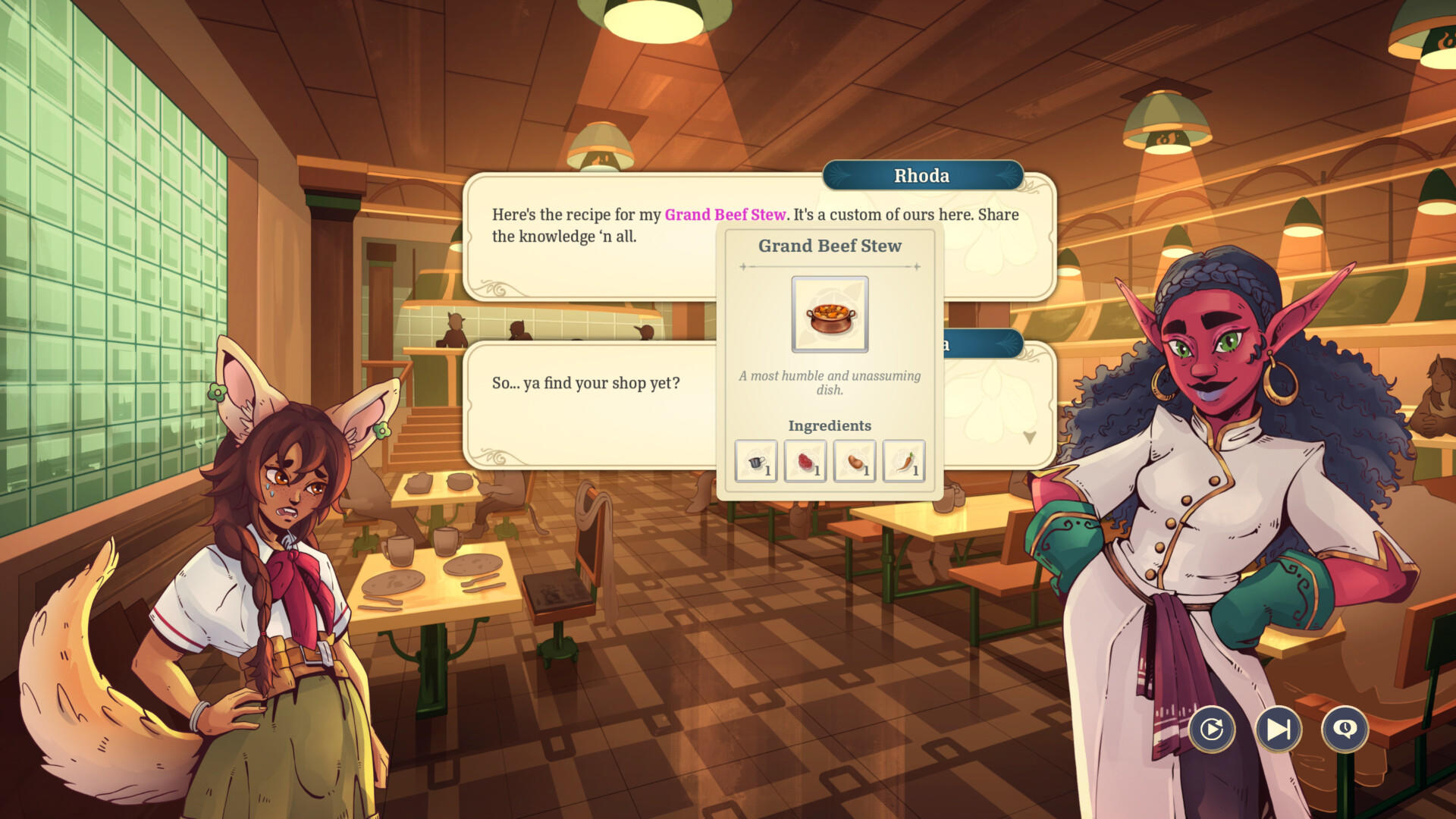Click the highlighted Grand Beef Stew text link

[725, 215]
